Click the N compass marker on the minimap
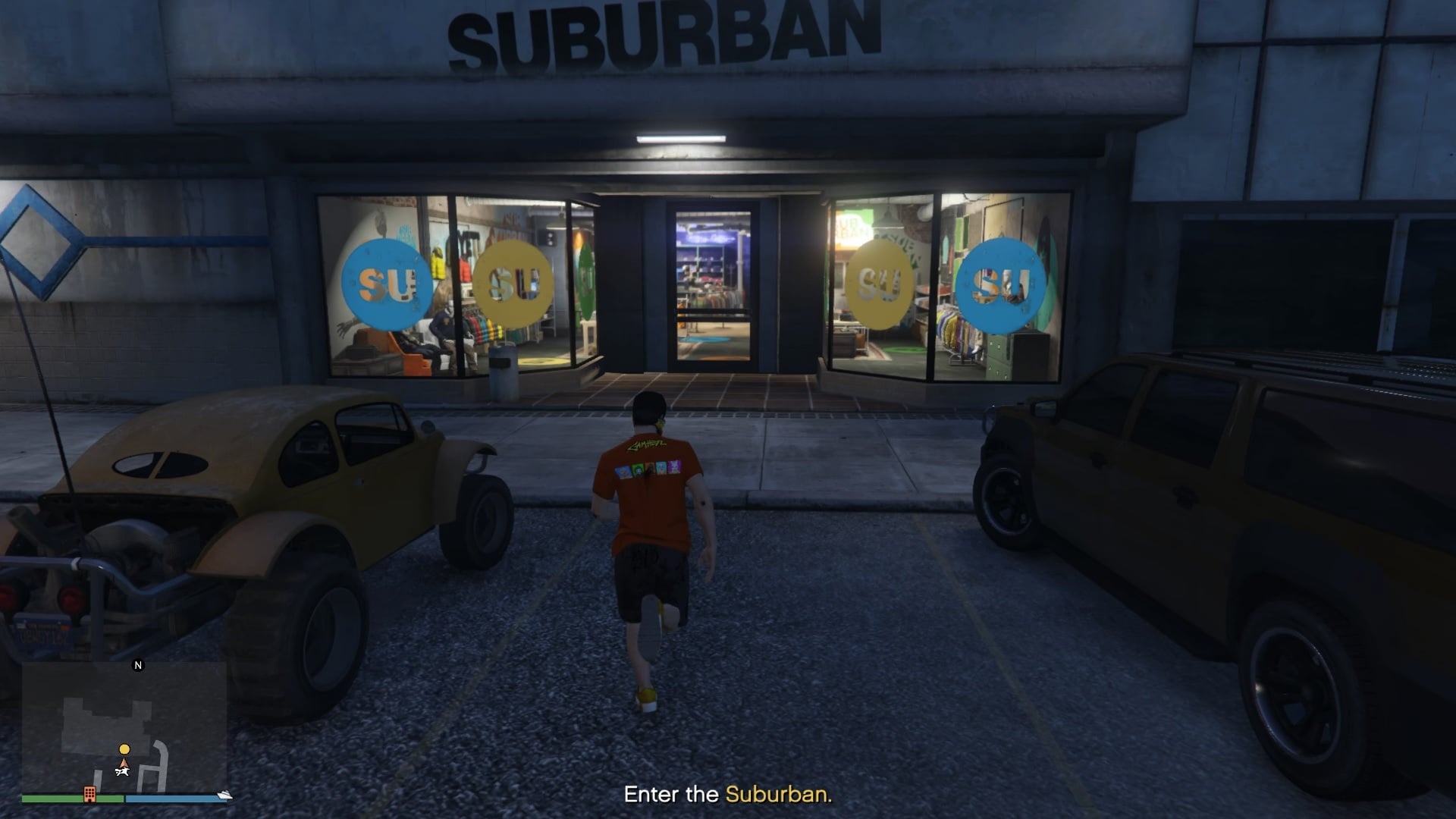This screenshot has height=819, width=1456. tap(137, 666)
